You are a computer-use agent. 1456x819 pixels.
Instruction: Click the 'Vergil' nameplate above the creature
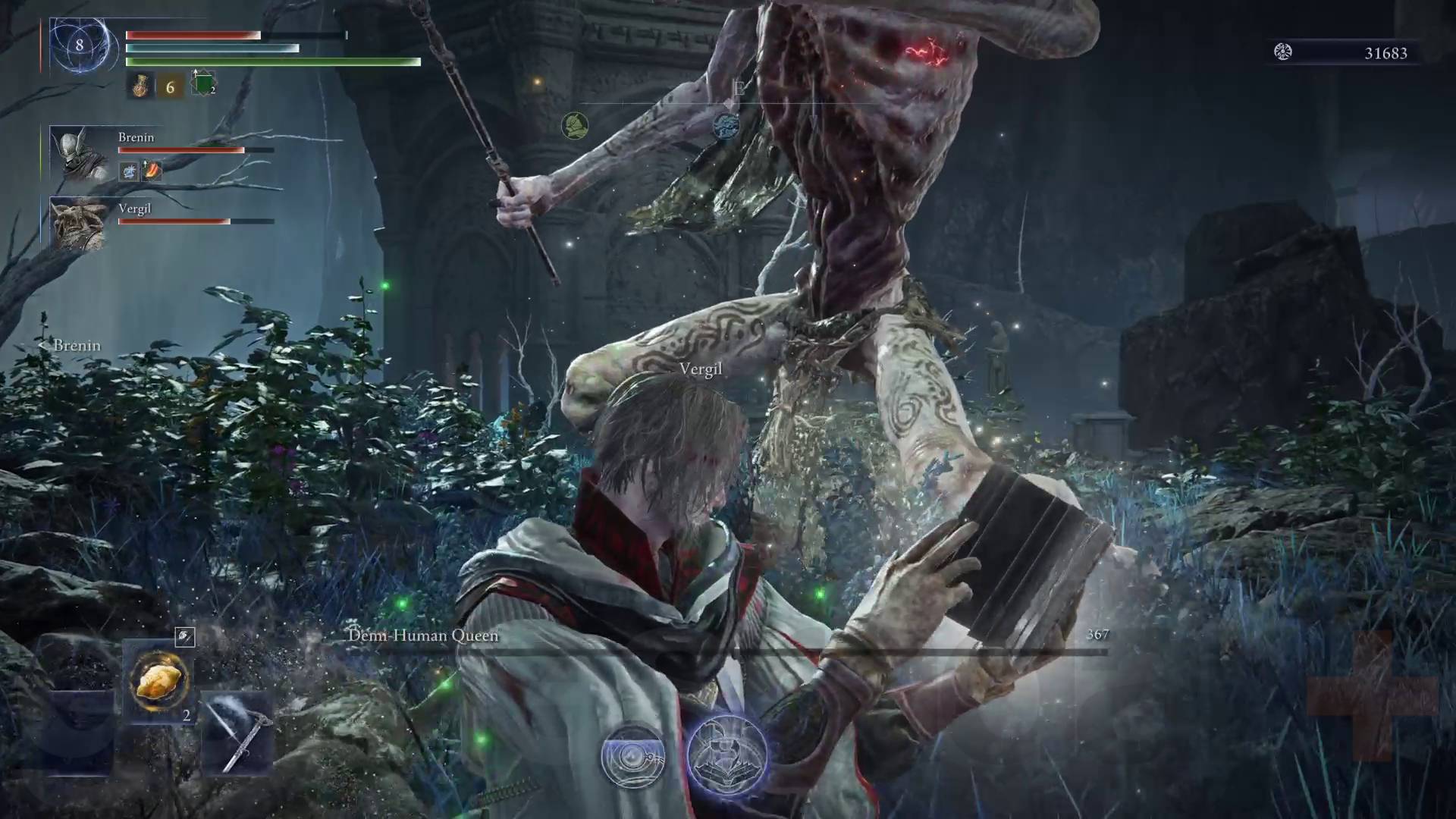pos(700,370)
